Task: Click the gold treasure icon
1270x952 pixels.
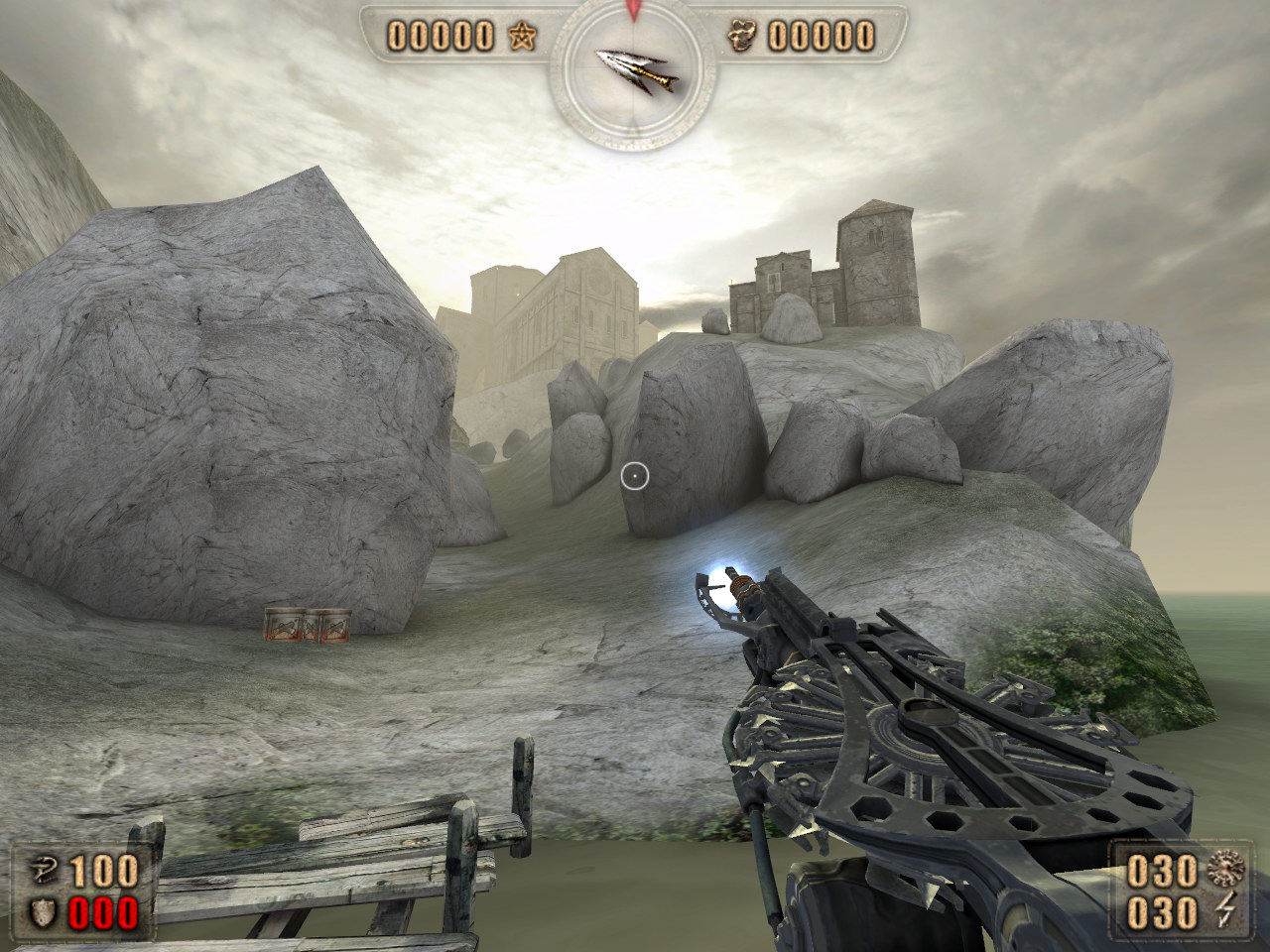Action: [x=744, y=37]
